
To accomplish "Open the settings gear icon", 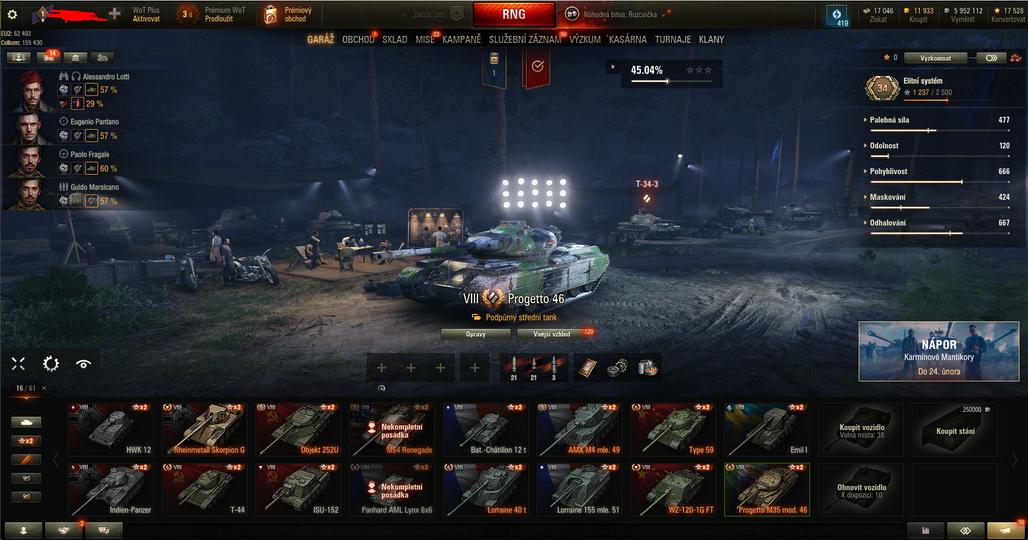I will point(12,14).
